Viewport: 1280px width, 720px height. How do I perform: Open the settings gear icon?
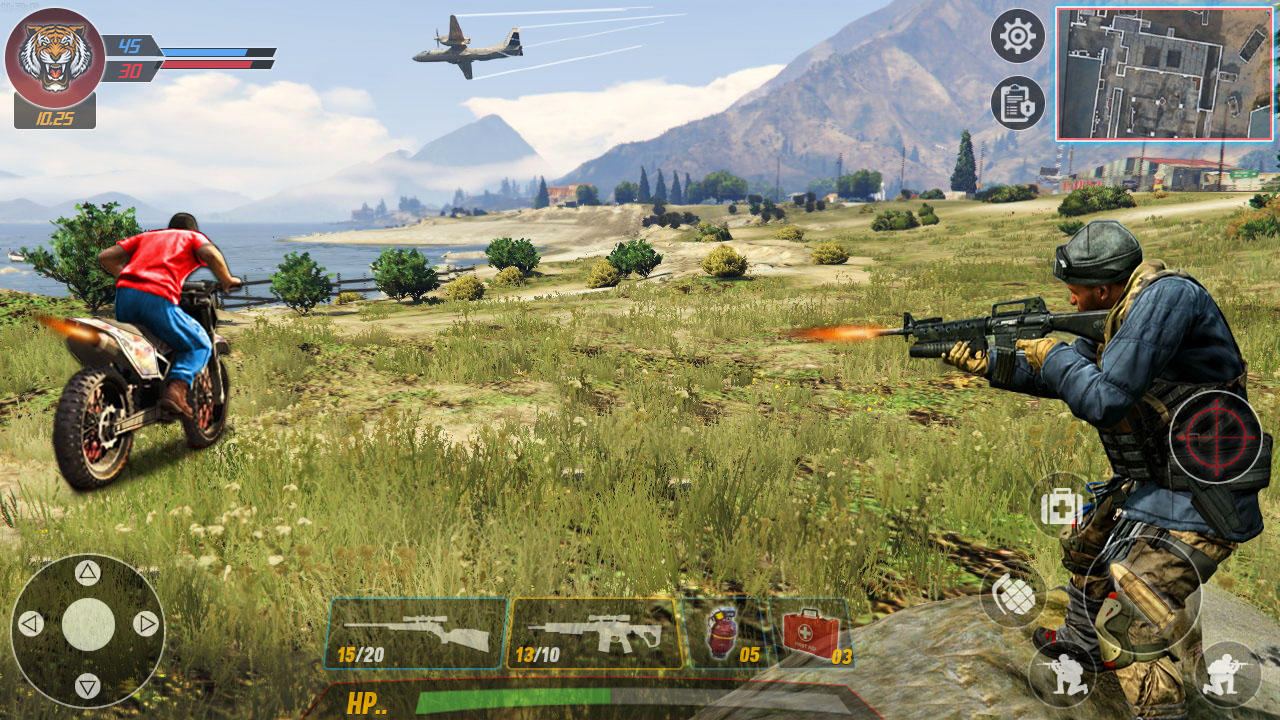[1017, 38]
